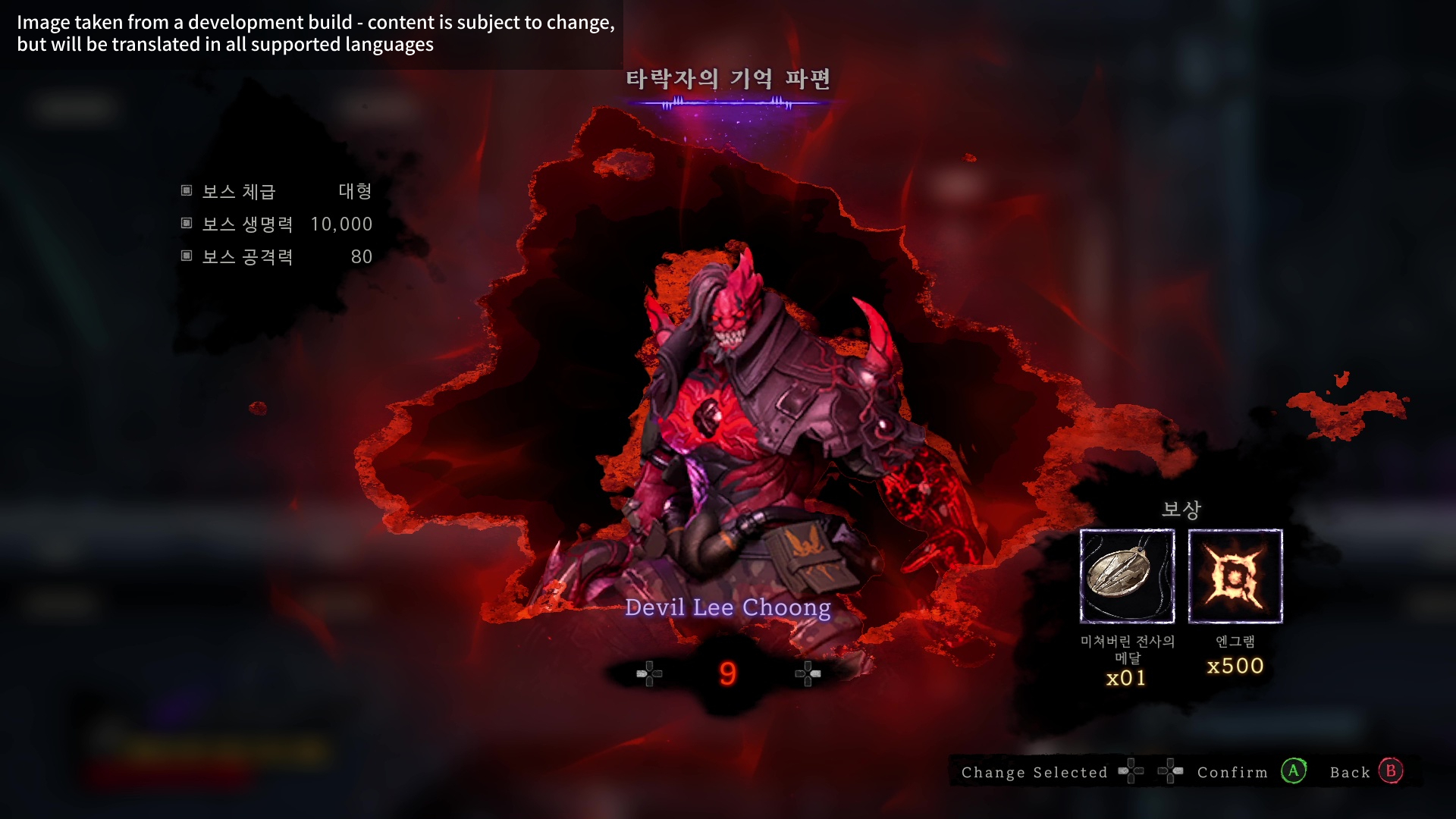
Task: Click the Devil Lee Choong character portrait
Action: coord(743,425)
